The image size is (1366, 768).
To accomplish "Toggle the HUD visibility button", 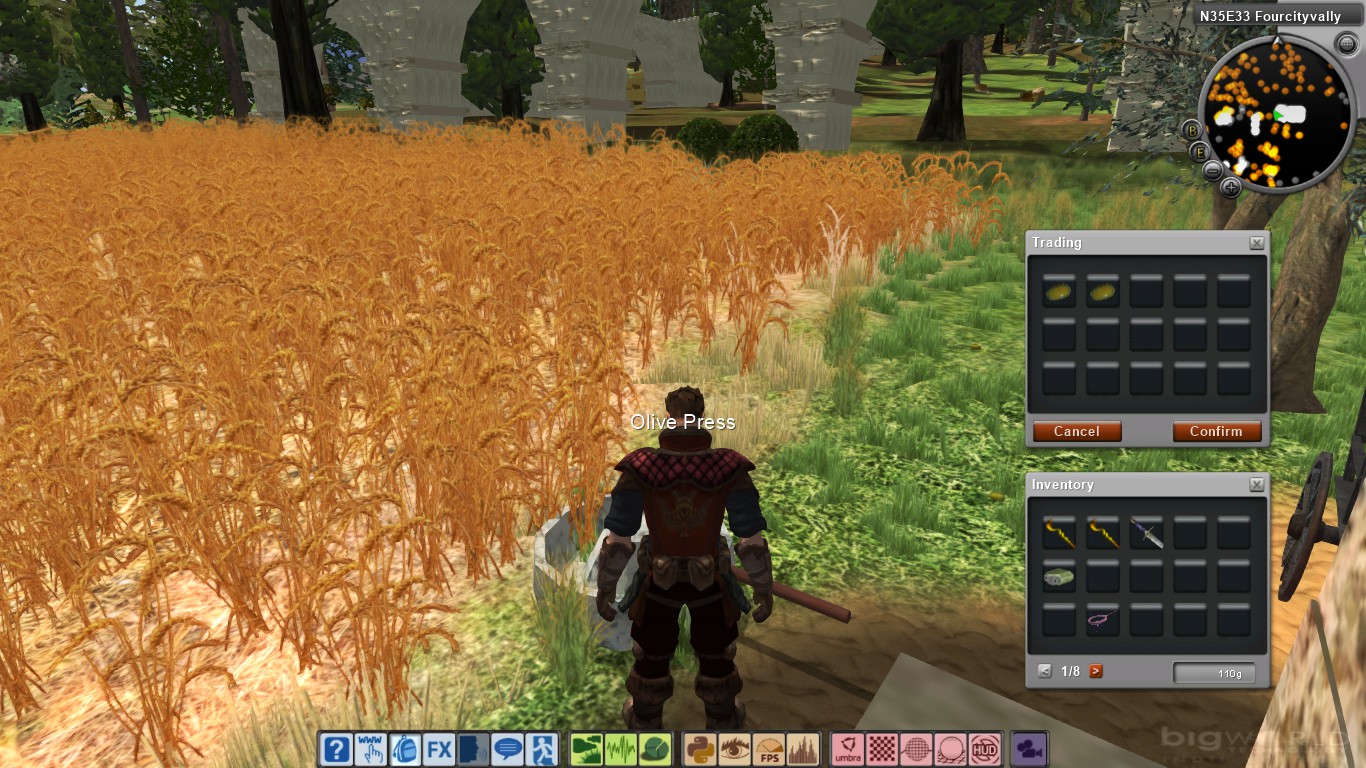I will coord(985,749).
